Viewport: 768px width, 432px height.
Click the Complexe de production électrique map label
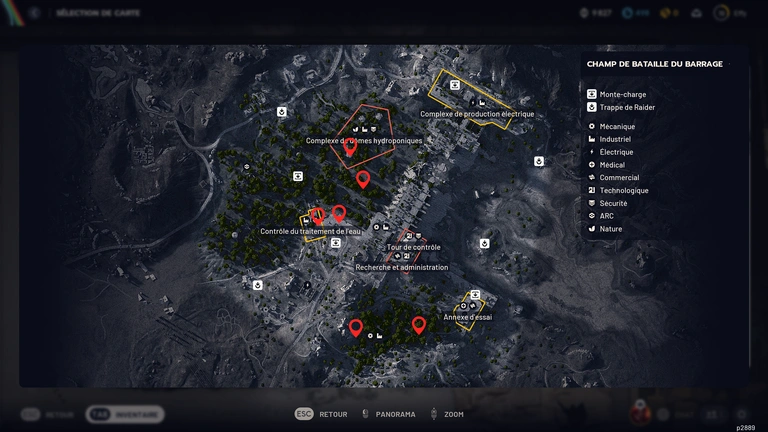[x=477, y=114]
